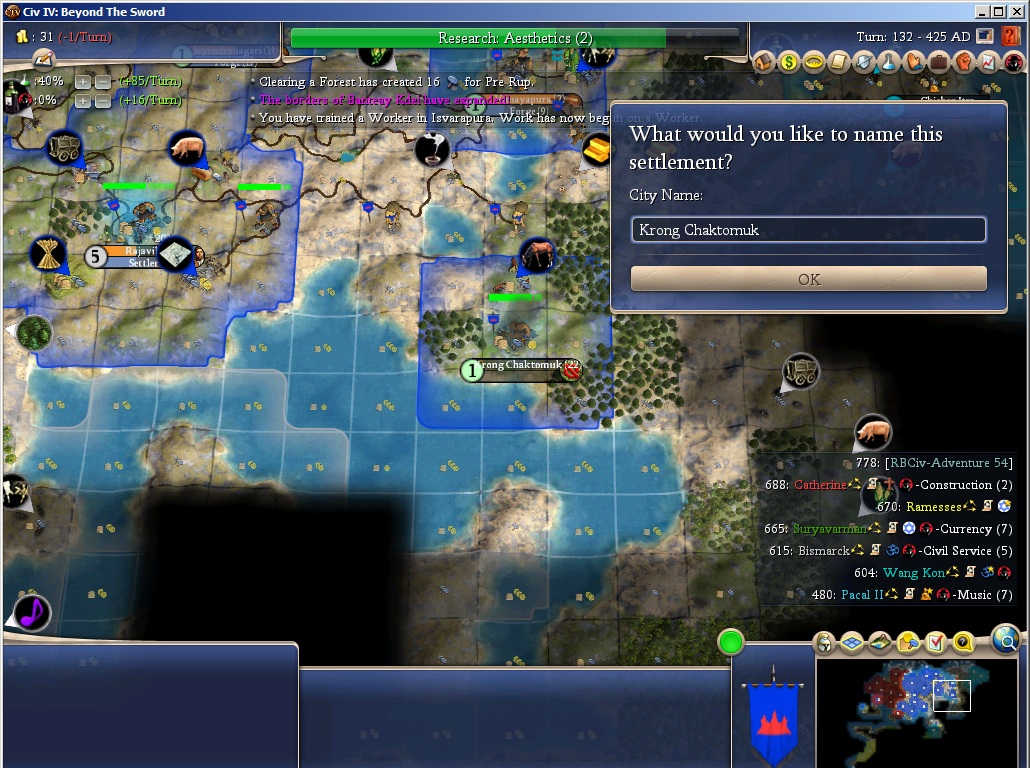Open the Corporations briefcase icon

(x=939, y=63)
